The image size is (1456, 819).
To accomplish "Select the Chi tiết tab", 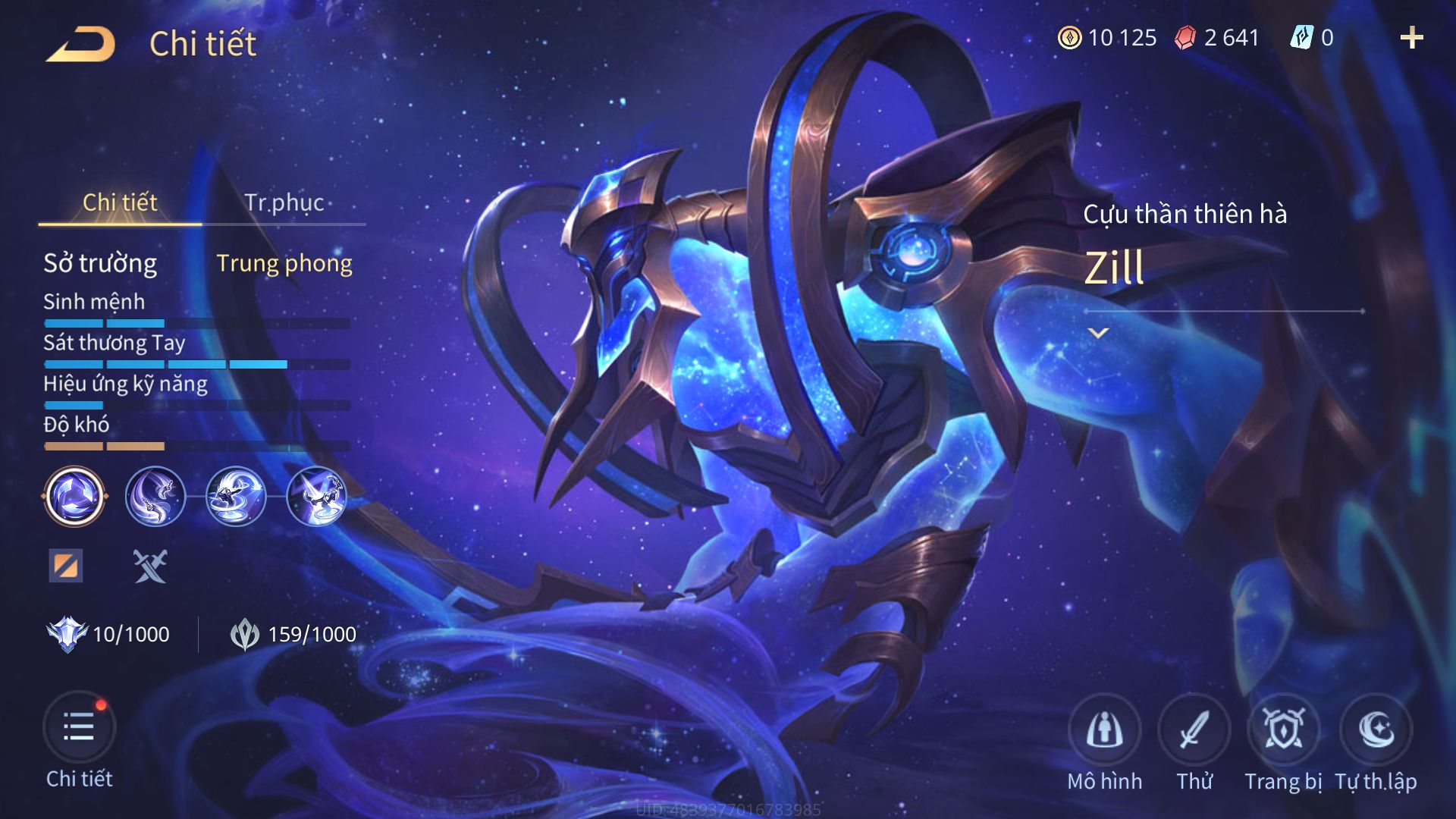I will (120, 202).
